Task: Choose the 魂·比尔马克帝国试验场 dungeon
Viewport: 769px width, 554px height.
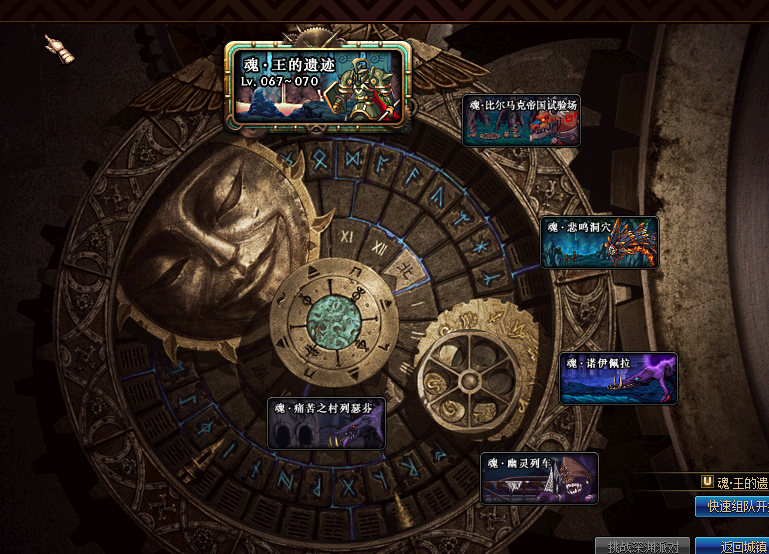Action: 521,120
